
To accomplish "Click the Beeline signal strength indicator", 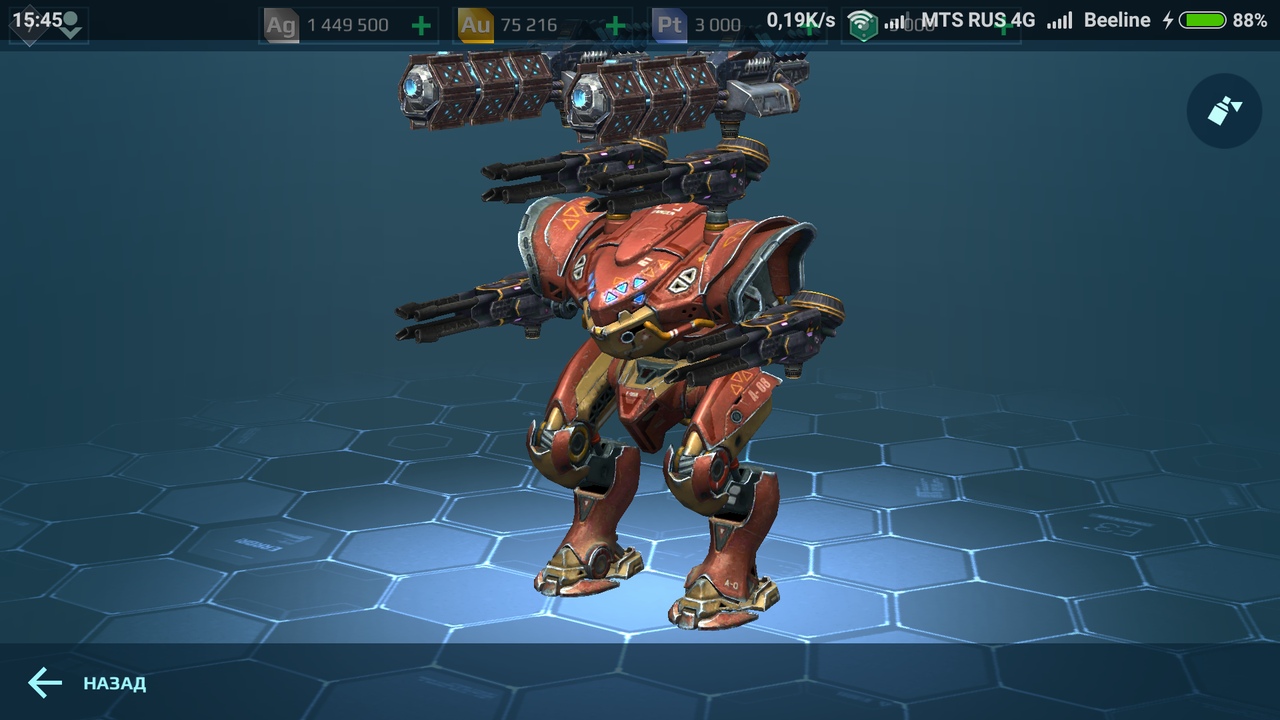I will coord(1059,19).
